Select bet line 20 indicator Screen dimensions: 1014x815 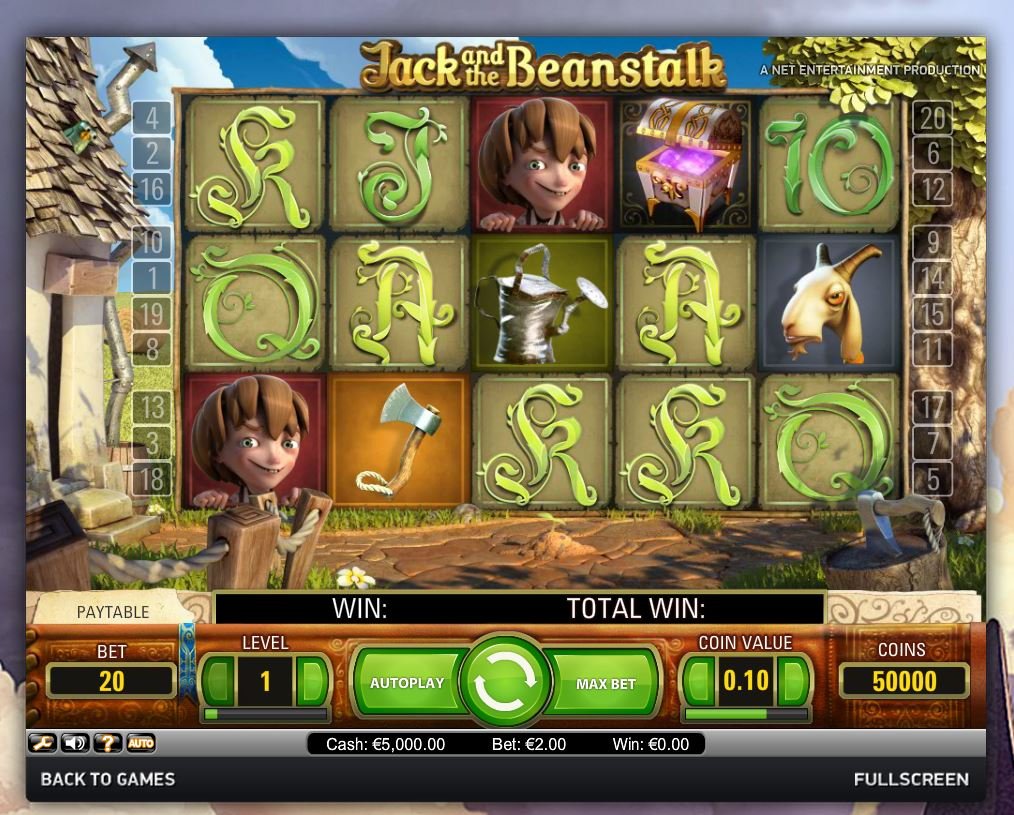(932, 119)
